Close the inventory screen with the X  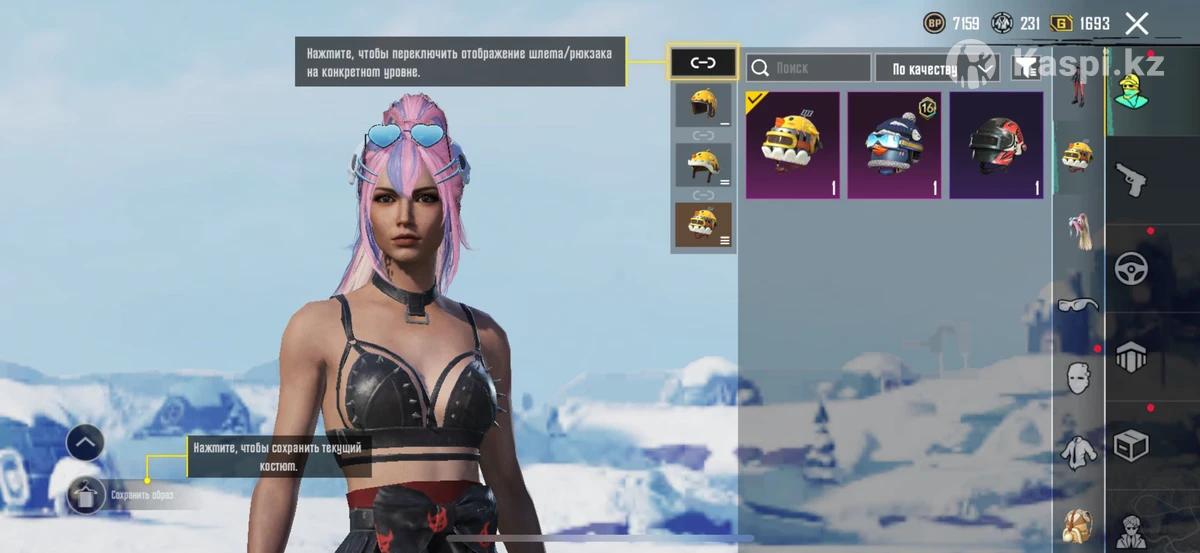[1137, 23]
